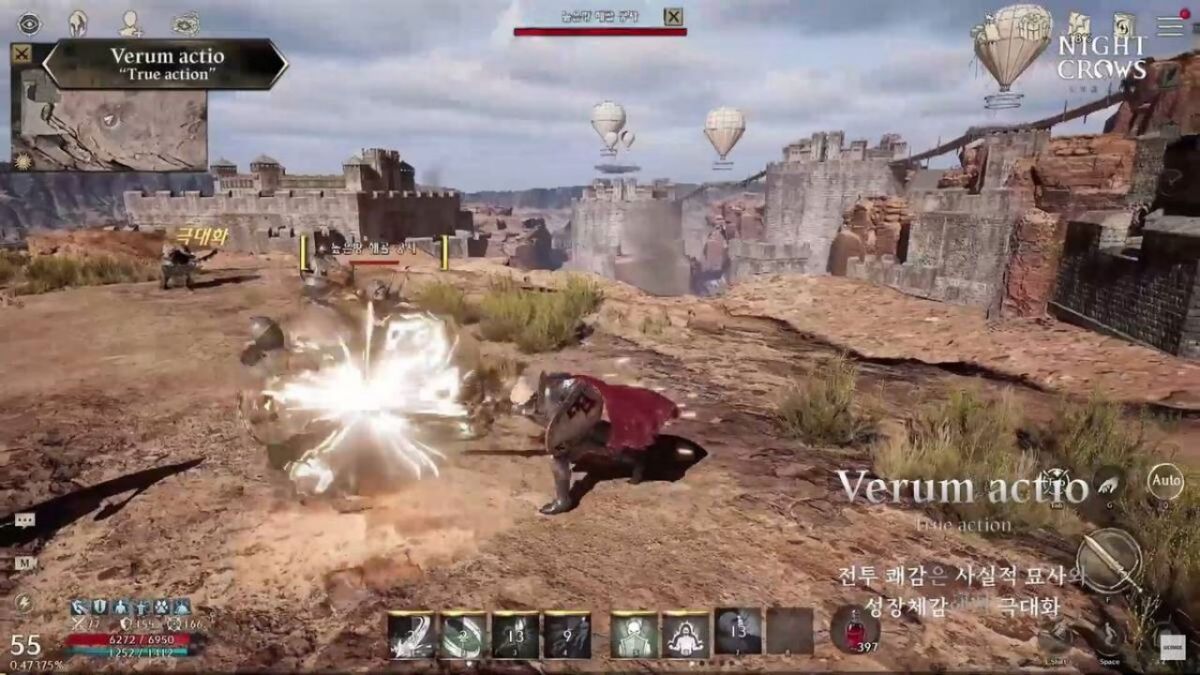Click the eye icon in the top bar
This screenshot has width=1200, height=675.
click(x=29, y=23)
